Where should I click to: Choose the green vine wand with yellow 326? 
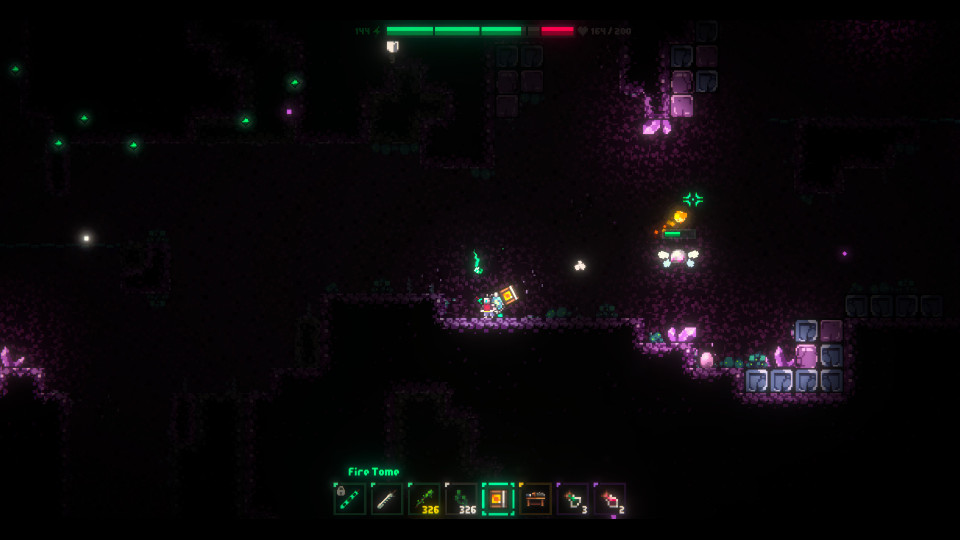point(424,498)
